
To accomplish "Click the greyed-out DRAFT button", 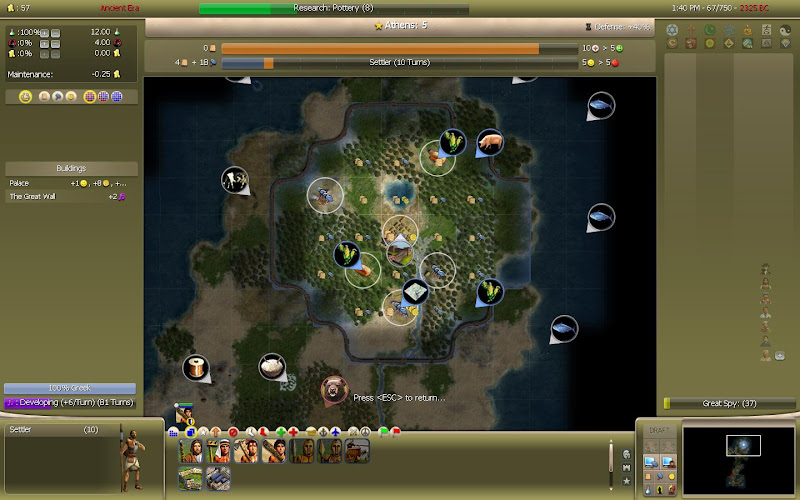I will (658, 431).
